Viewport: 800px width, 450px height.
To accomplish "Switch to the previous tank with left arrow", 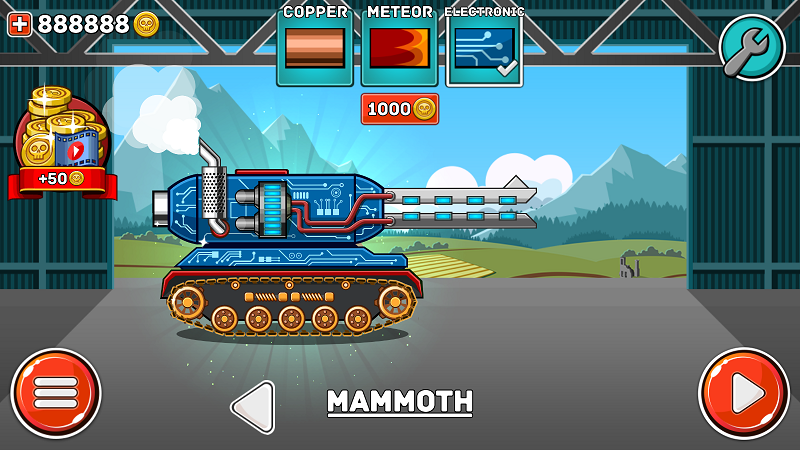I will [253, 405].
